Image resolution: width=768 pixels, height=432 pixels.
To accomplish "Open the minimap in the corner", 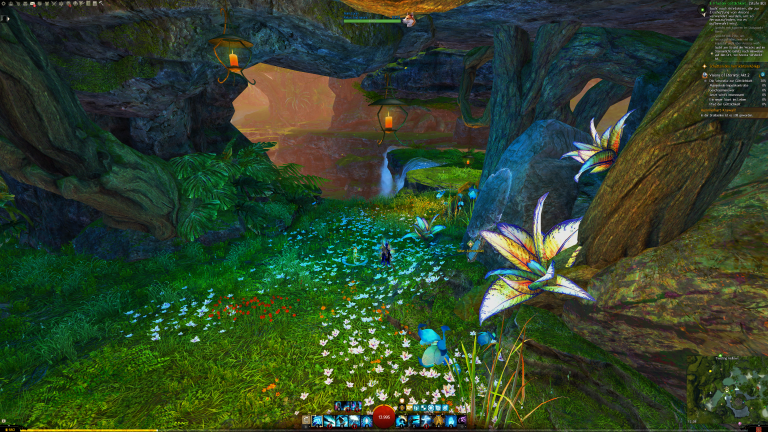I will click(727, 388).
